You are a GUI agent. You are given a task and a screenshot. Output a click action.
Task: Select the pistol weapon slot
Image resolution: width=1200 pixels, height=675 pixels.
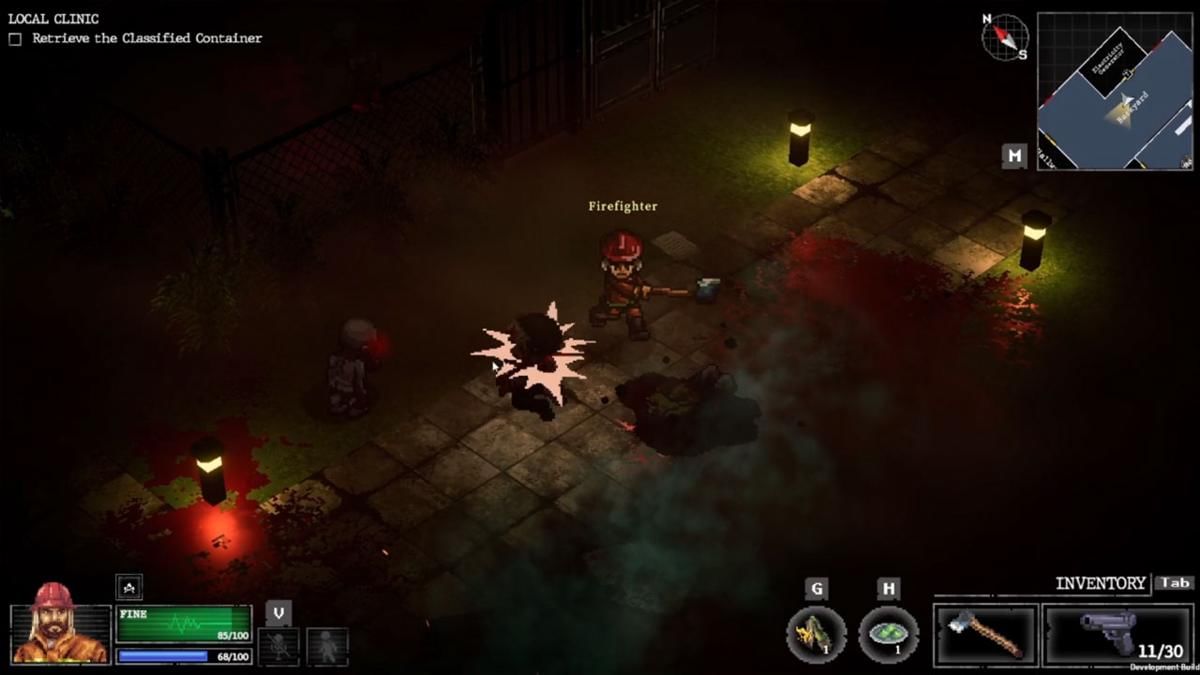pyautogui.click(x=1117, y=634)
